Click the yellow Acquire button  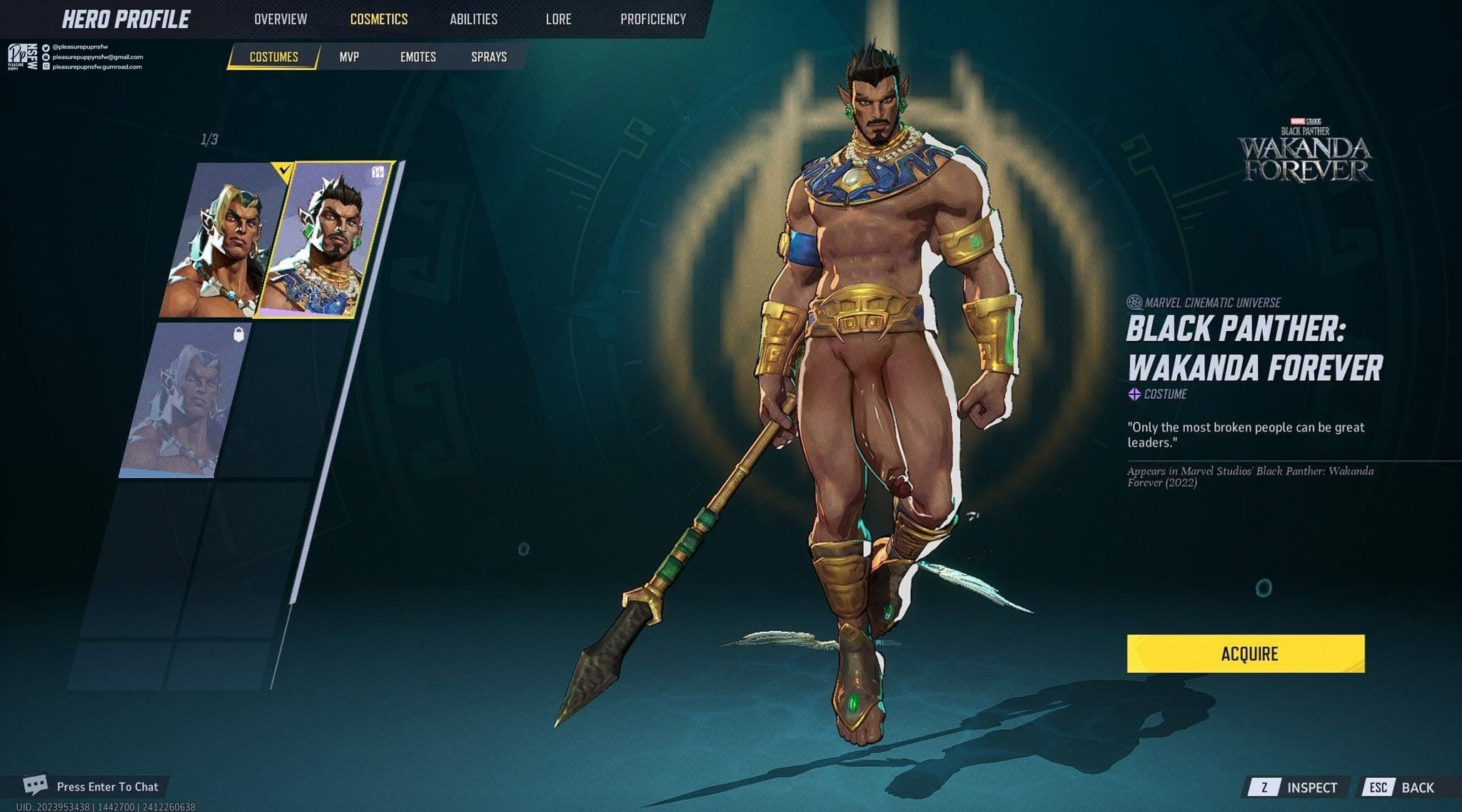(1245, 654)
